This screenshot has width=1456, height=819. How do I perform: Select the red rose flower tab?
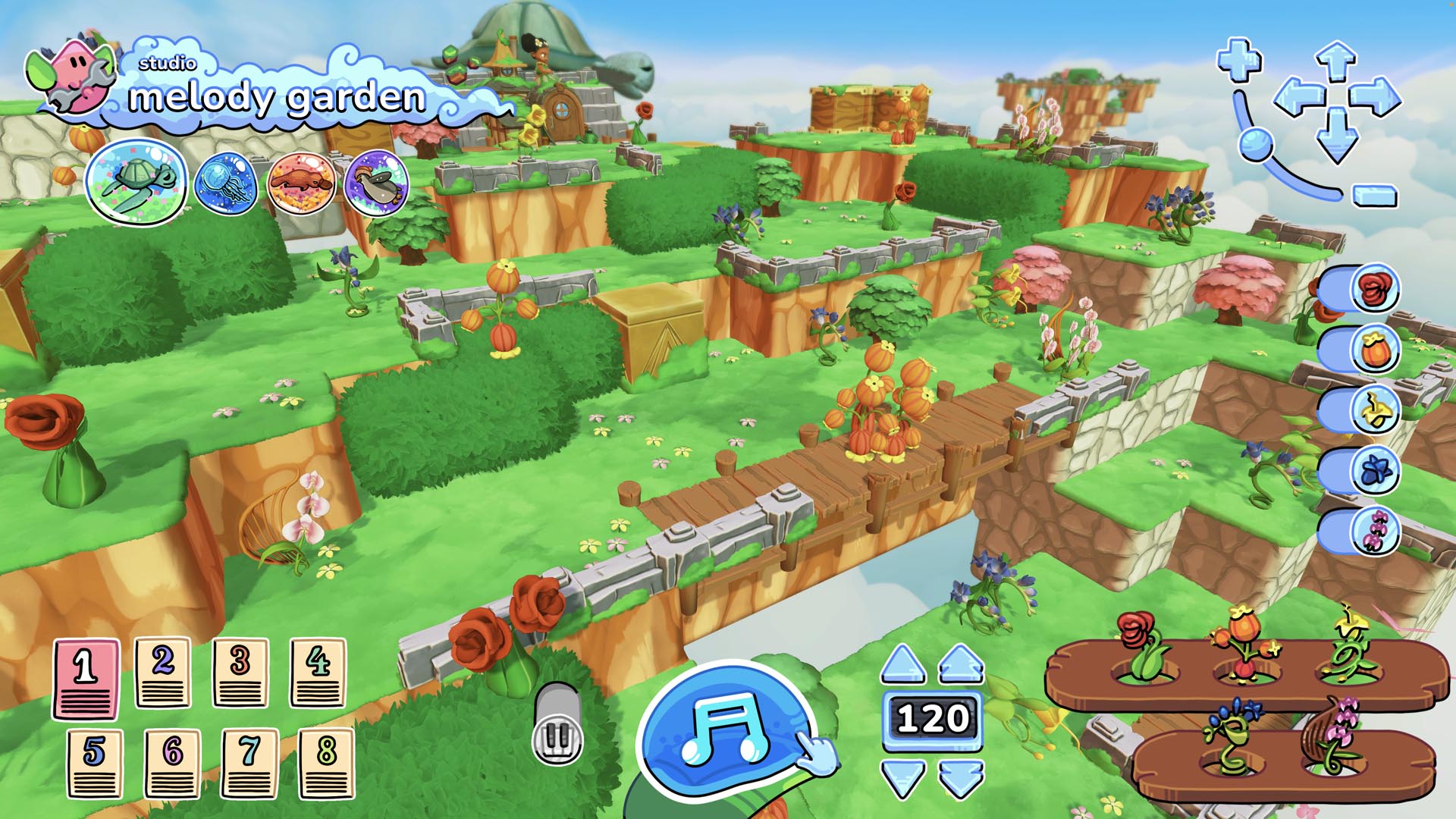coord(1373,289)
